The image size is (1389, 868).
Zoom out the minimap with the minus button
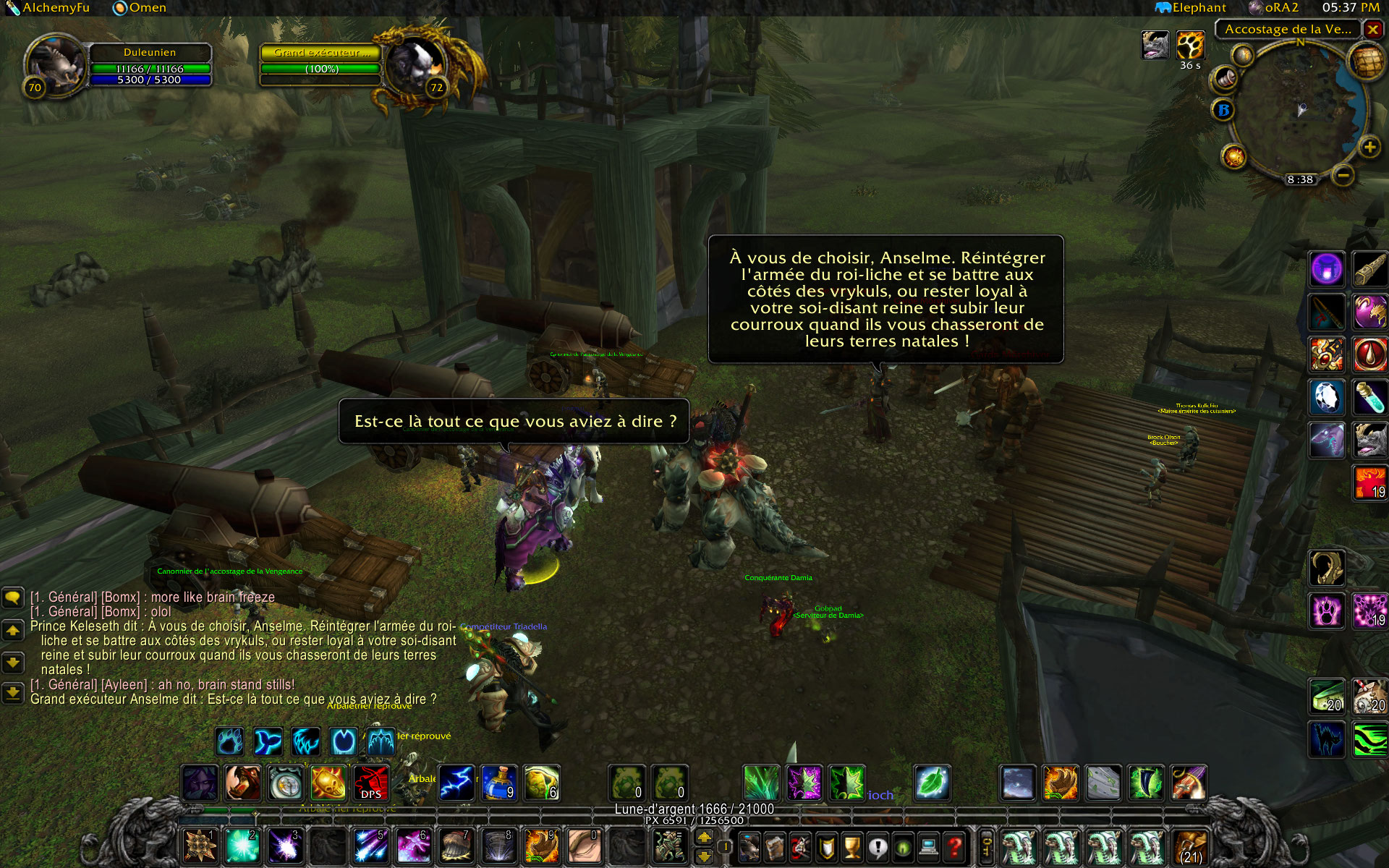coord(1343,175)
